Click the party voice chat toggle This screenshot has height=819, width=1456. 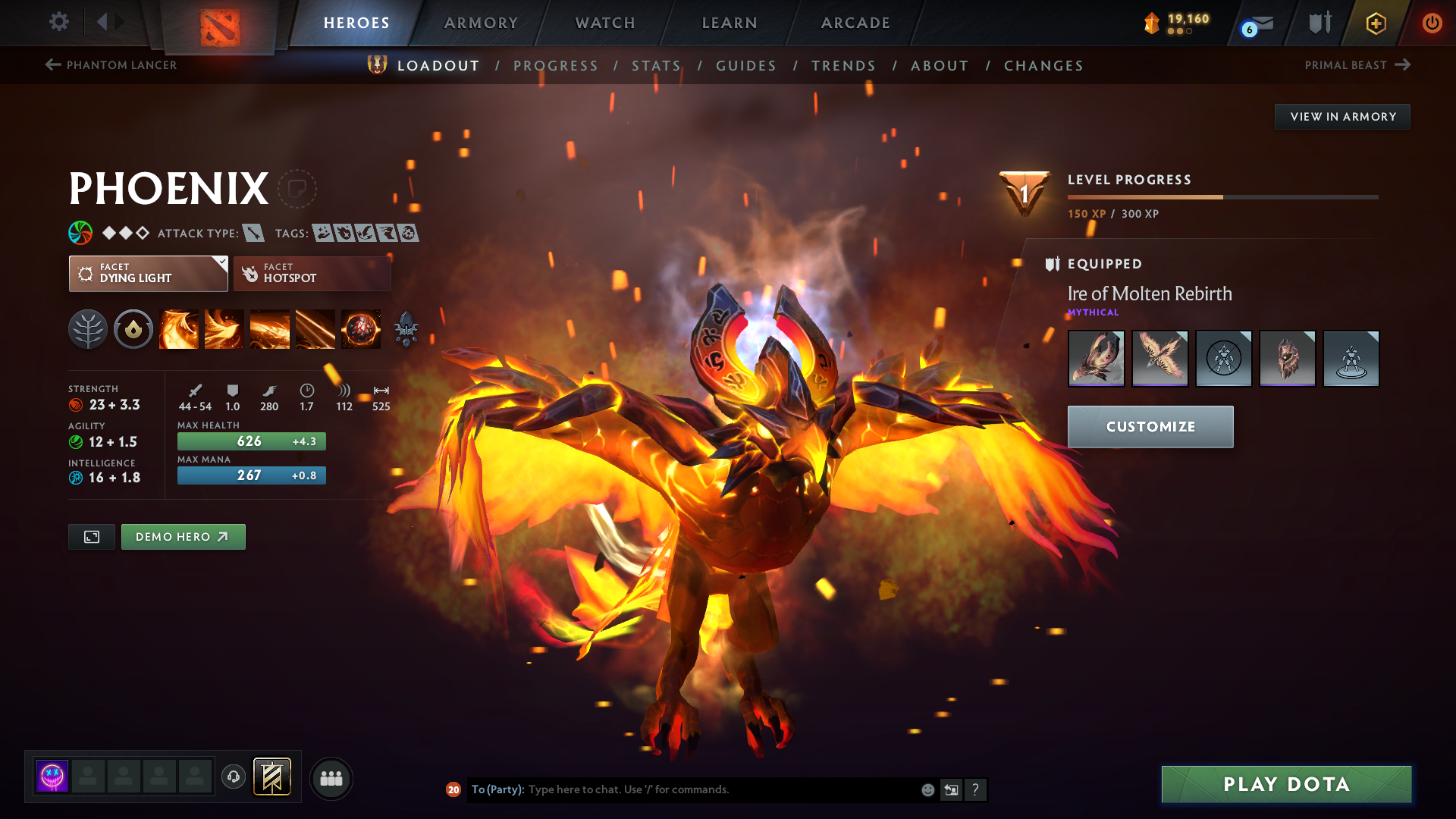coord(233,777)
